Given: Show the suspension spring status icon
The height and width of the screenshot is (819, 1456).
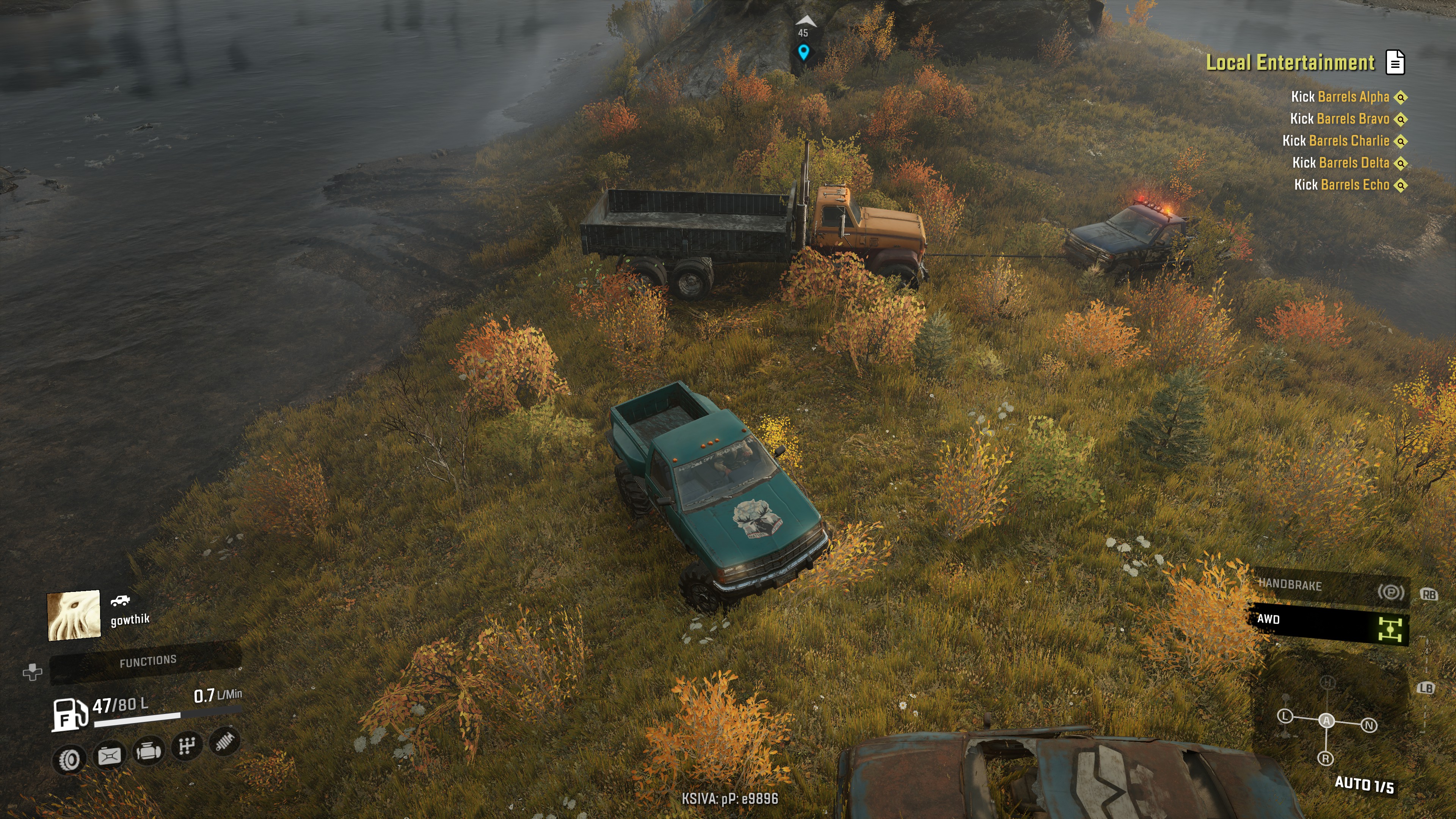Looking at the screenshot, I should (x=224, y=741).
